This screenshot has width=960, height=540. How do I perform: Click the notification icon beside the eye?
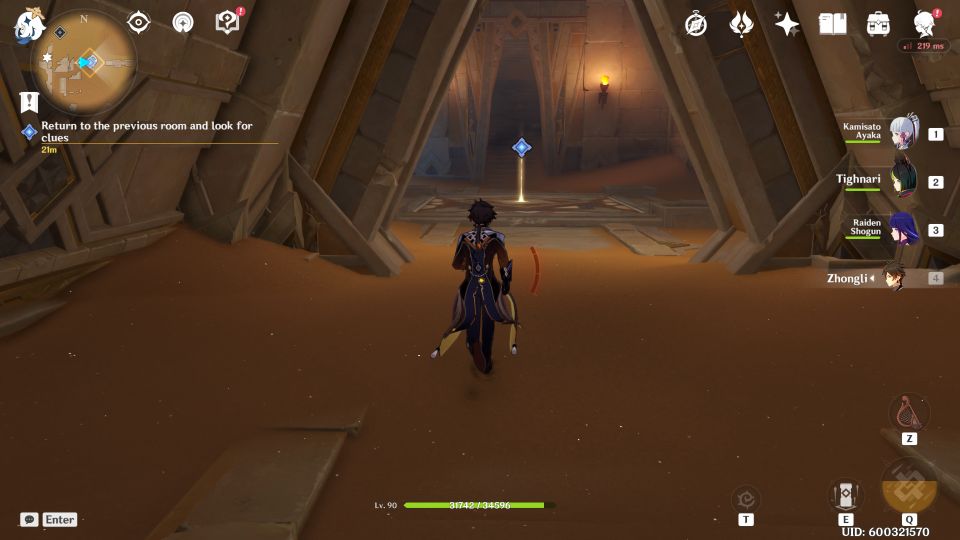click(183, 22)
